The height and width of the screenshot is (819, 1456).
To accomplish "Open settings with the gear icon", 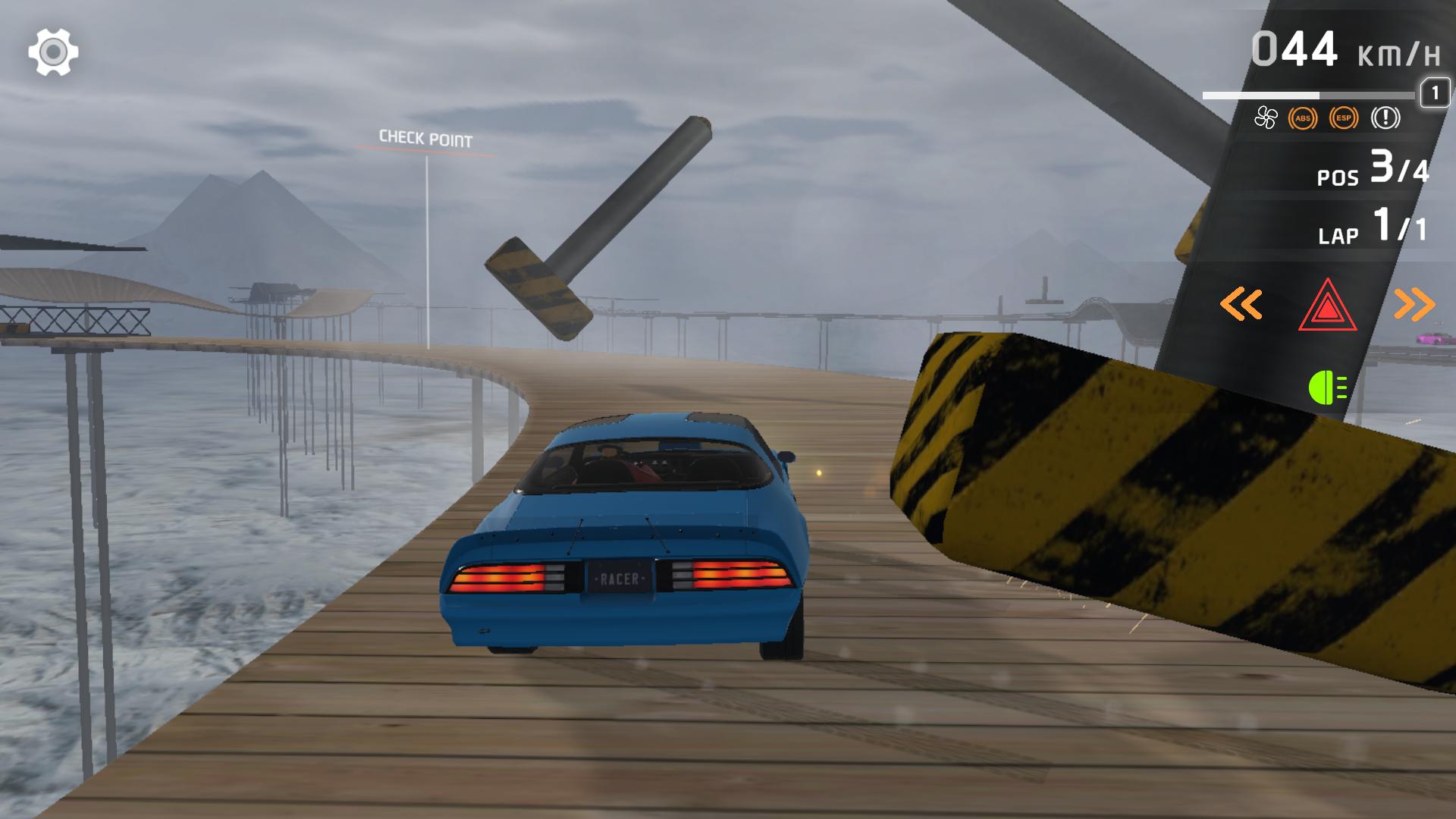I will coord(53,52).
